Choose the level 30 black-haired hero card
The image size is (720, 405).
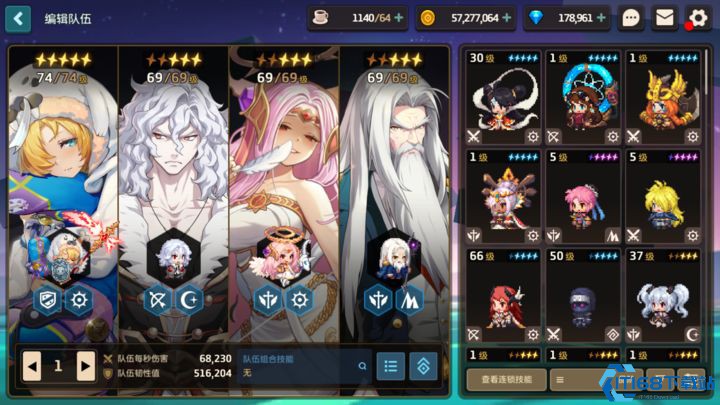pyautogui.click(x=504, y=98)
